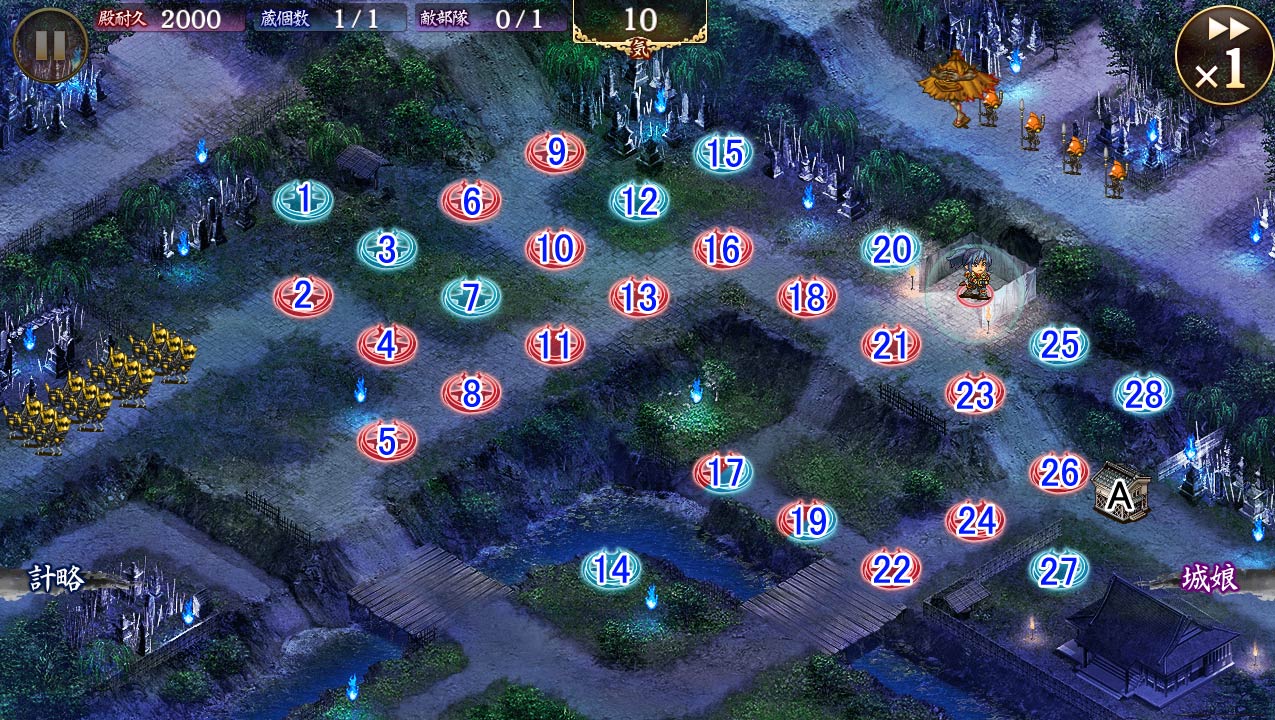1275x720 pixels.
Task: Pick red deployment tile 9
Action: tap(556, 152)
